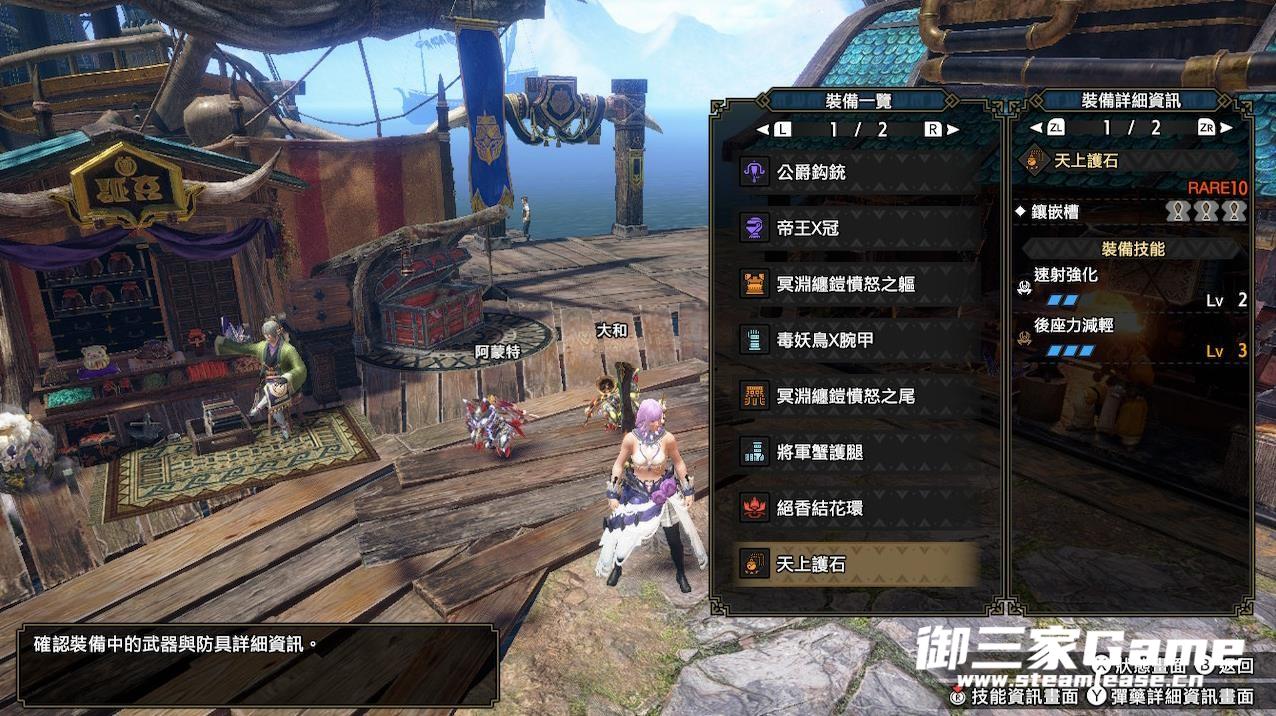The image size is (1276, 716).
Task: Go to previous equipment list page arrow
Action: click(x=763, y=129)
